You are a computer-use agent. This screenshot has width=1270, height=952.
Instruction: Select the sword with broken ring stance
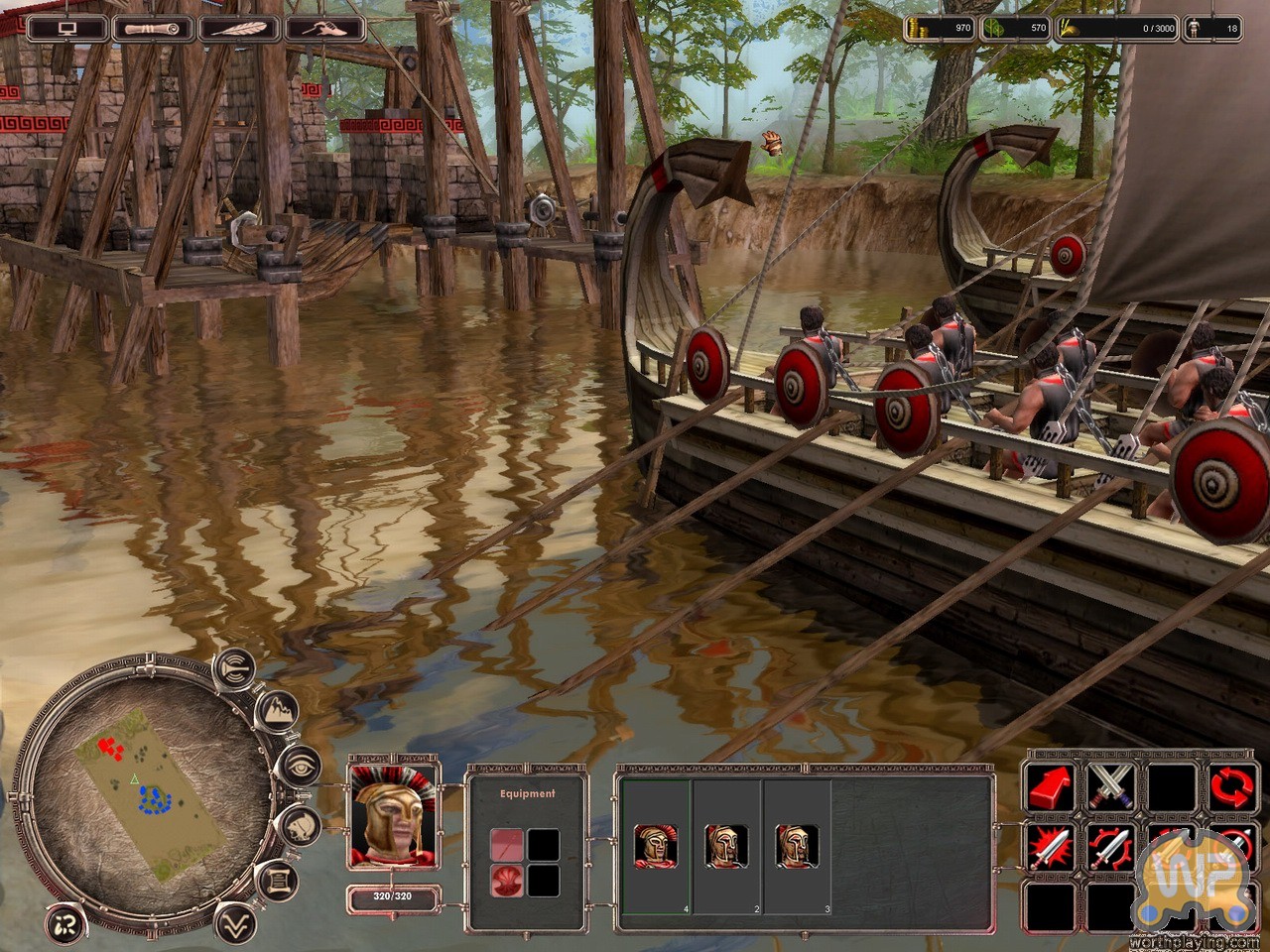[x=1111, y=846]
